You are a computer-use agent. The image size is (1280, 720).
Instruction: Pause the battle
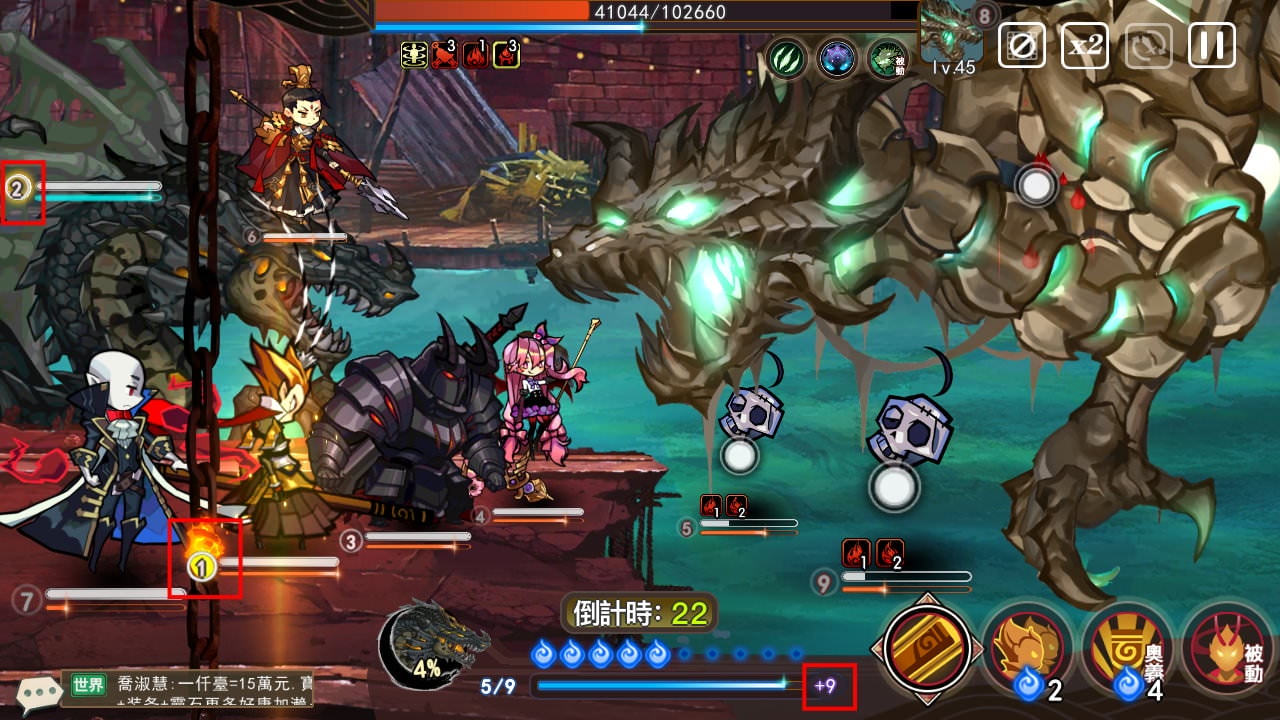point(1211,45)
